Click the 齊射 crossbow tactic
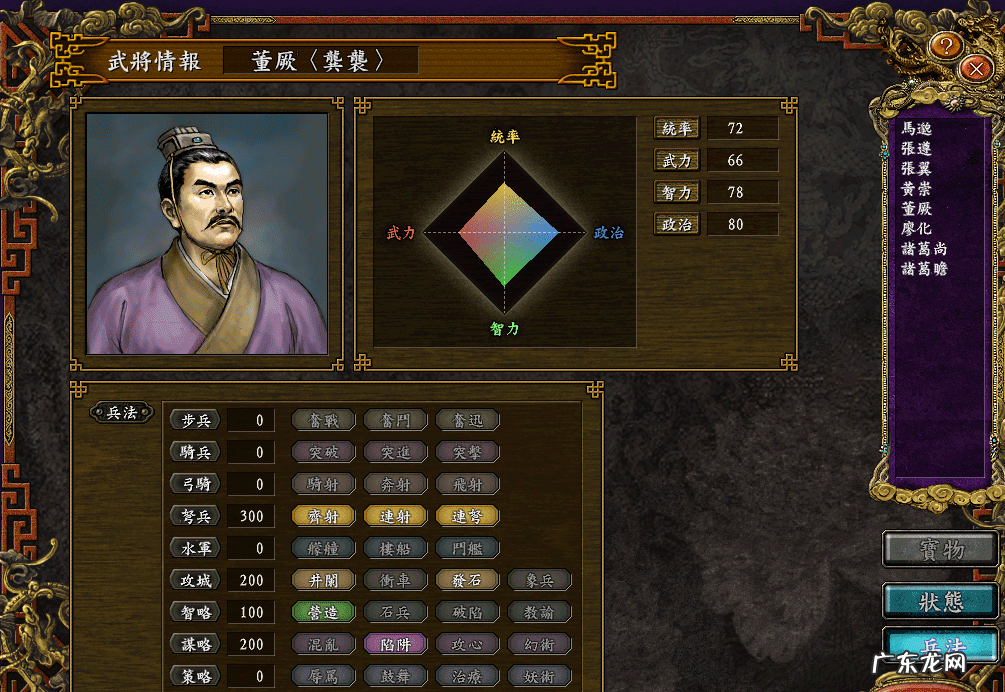Viewport: 1005px width, 692px height. (323, 516)
